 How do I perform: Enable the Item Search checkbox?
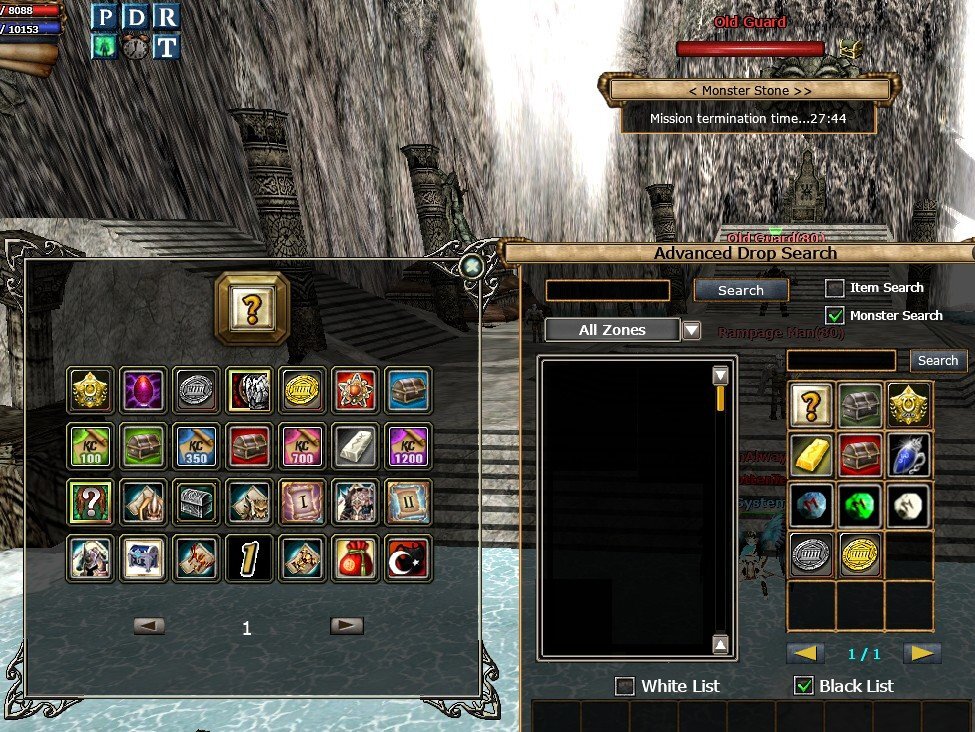[x=835, y=288]
